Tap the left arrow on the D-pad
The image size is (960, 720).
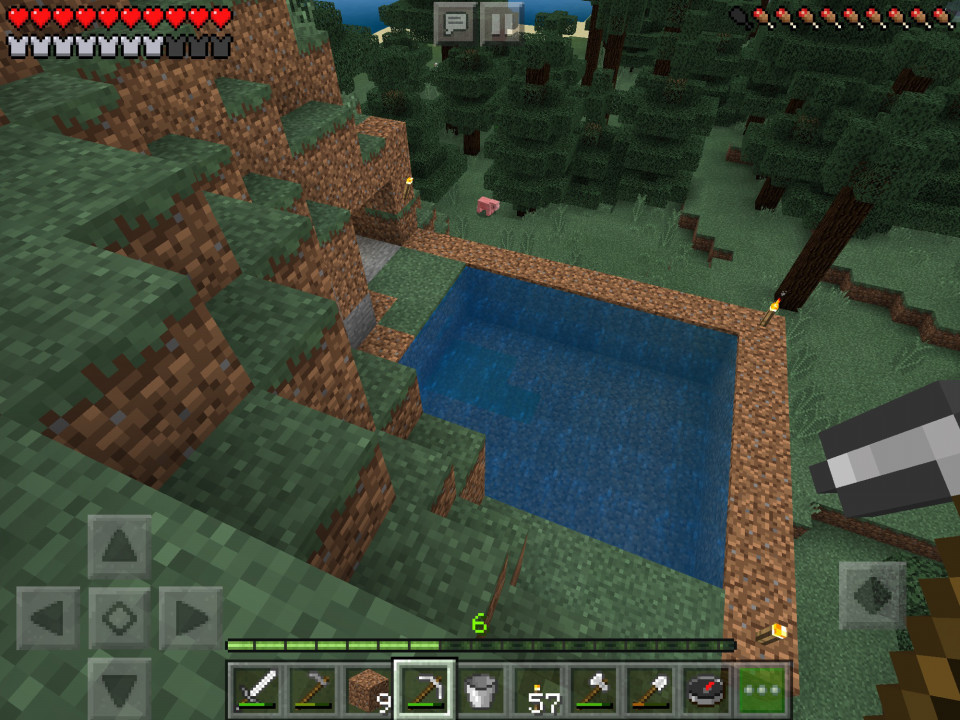point(48,618)
